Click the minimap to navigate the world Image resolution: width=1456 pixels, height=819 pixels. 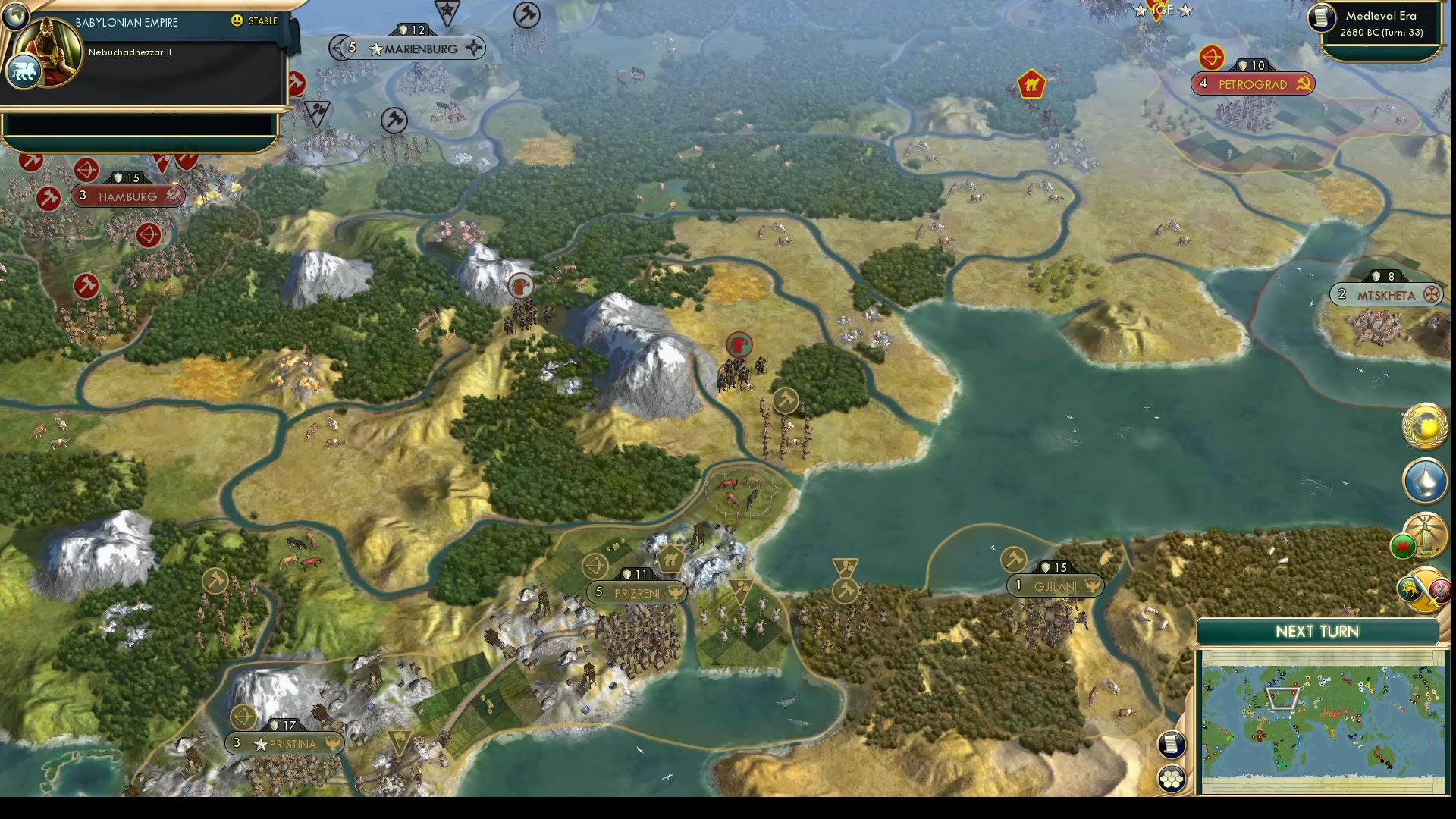tap(1323, 720)
